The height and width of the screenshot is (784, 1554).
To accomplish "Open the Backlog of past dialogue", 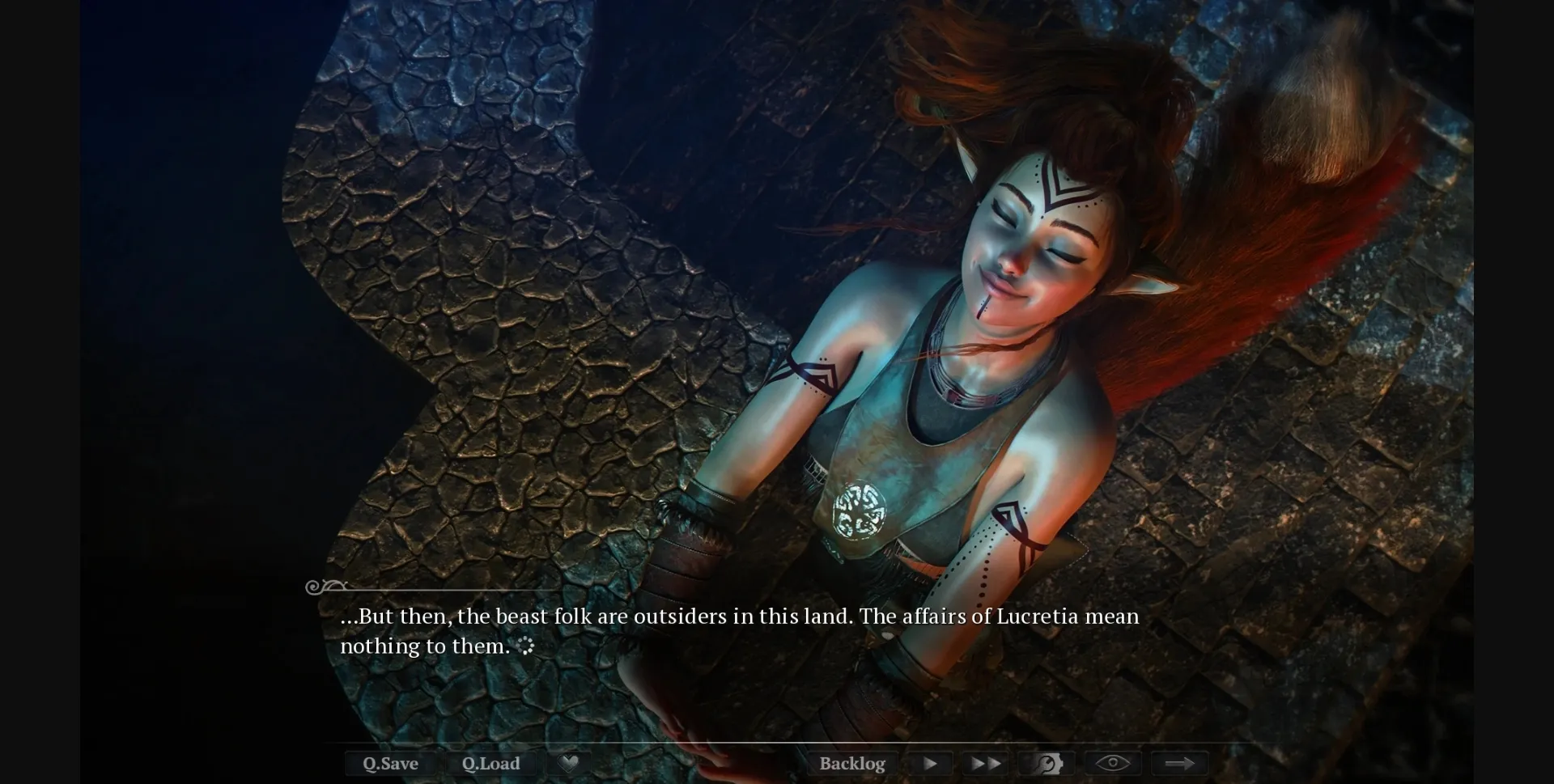I will tap(852, 763).
